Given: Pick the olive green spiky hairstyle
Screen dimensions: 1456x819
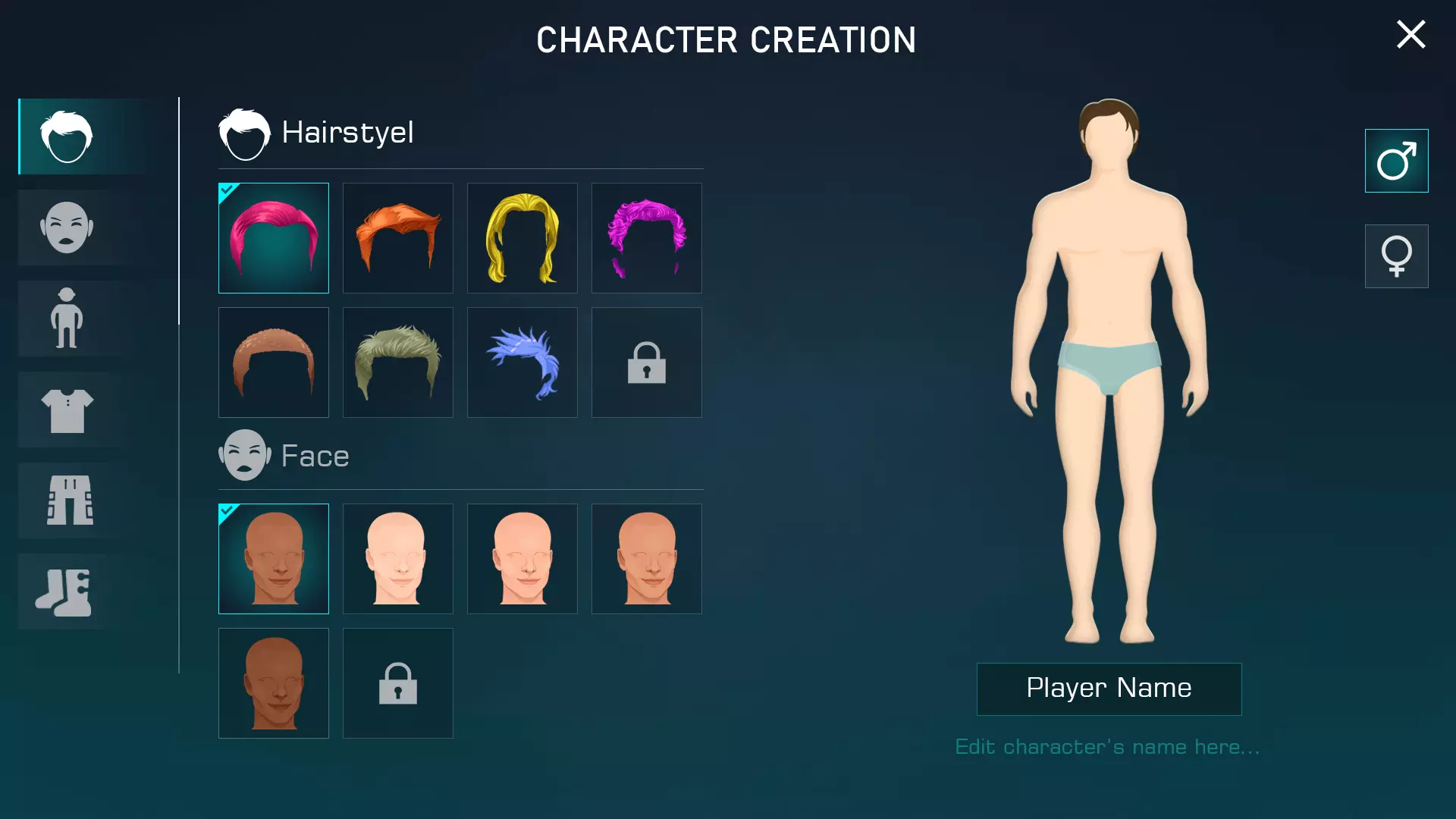Looking at the screenshot, I should tap(398, 362).
